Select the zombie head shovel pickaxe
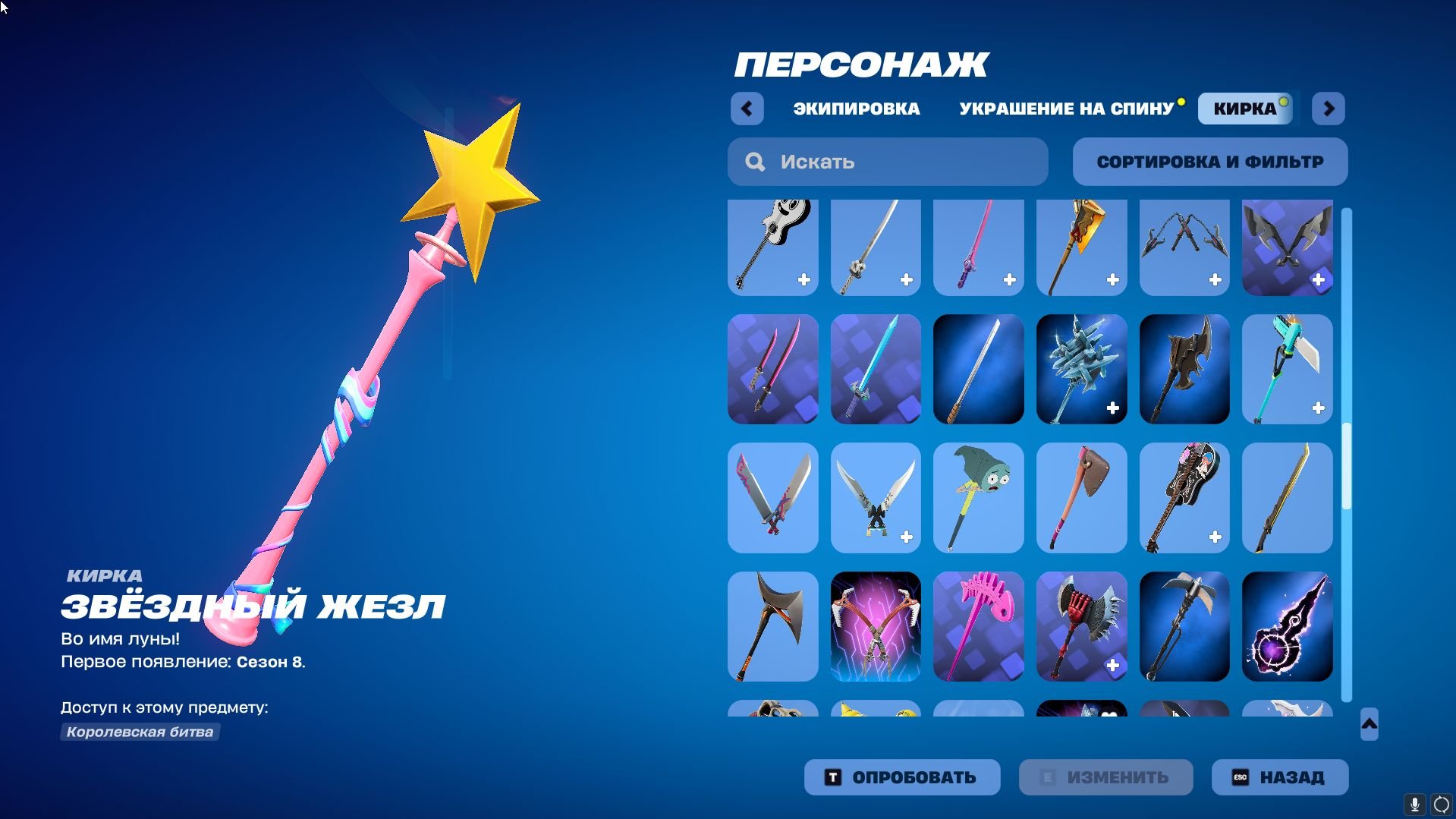Screen dimensions: 1456x819 [x=978, y=498]
